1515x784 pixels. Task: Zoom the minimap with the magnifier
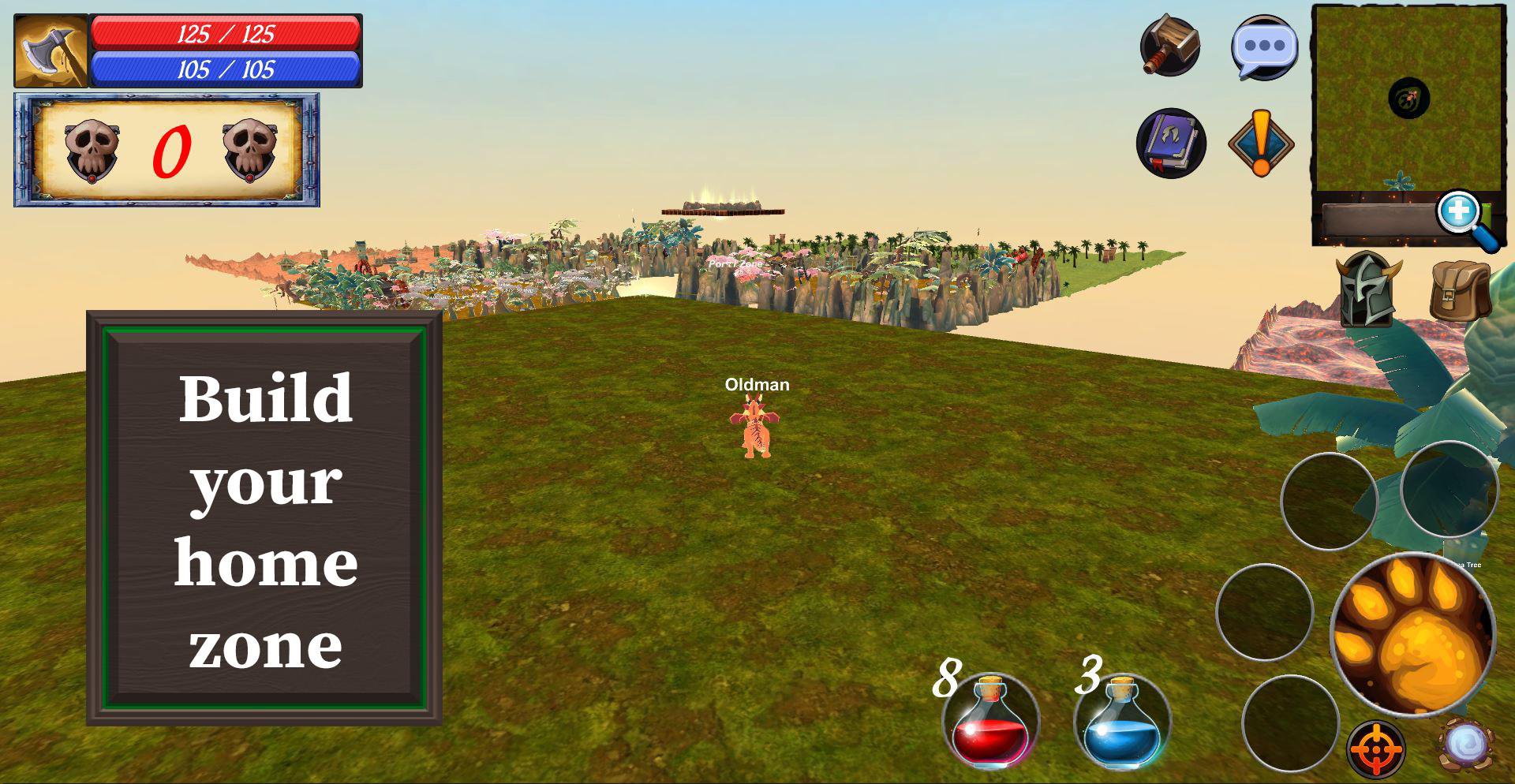[1459, 211]
